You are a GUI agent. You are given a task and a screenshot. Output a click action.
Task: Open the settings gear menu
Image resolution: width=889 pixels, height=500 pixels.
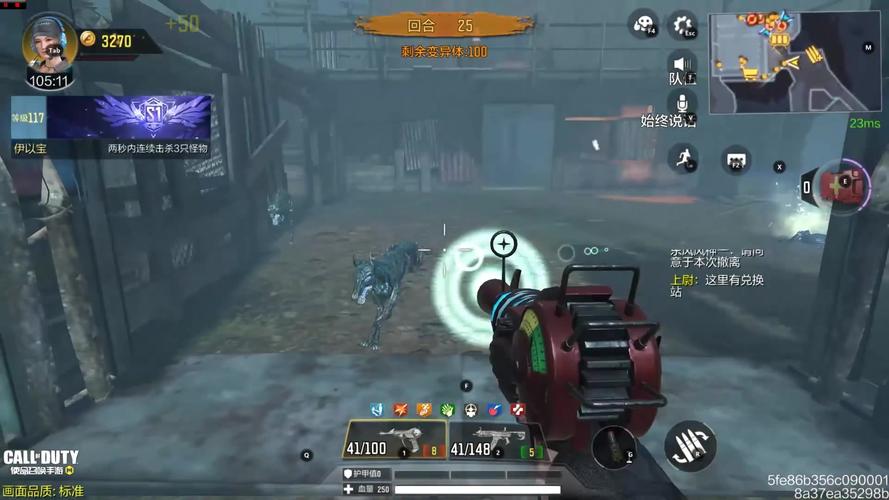[x=682, y=25]
